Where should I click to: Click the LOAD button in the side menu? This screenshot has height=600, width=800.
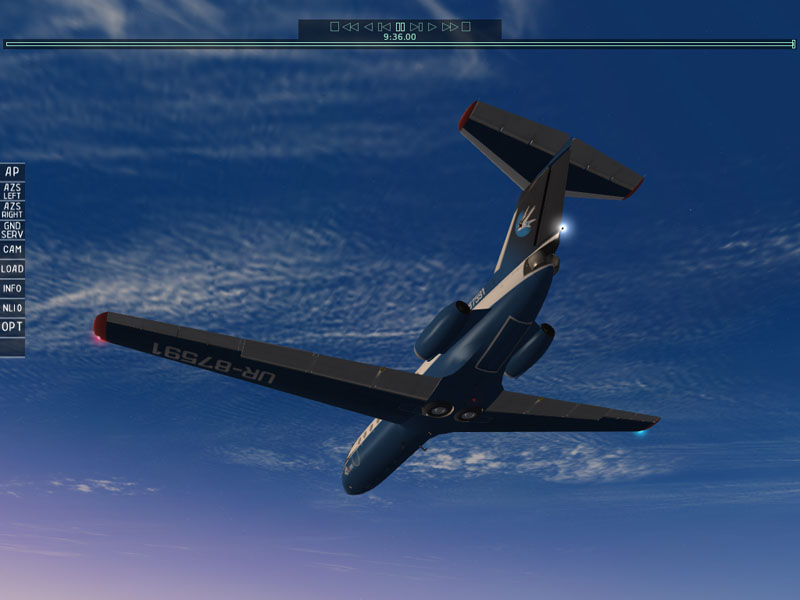[x=12, y=269]
